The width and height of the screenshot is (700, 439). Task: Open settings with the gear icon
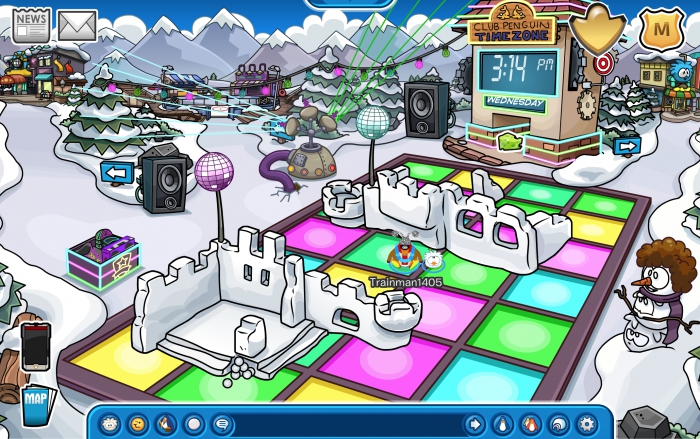point(586,423)
